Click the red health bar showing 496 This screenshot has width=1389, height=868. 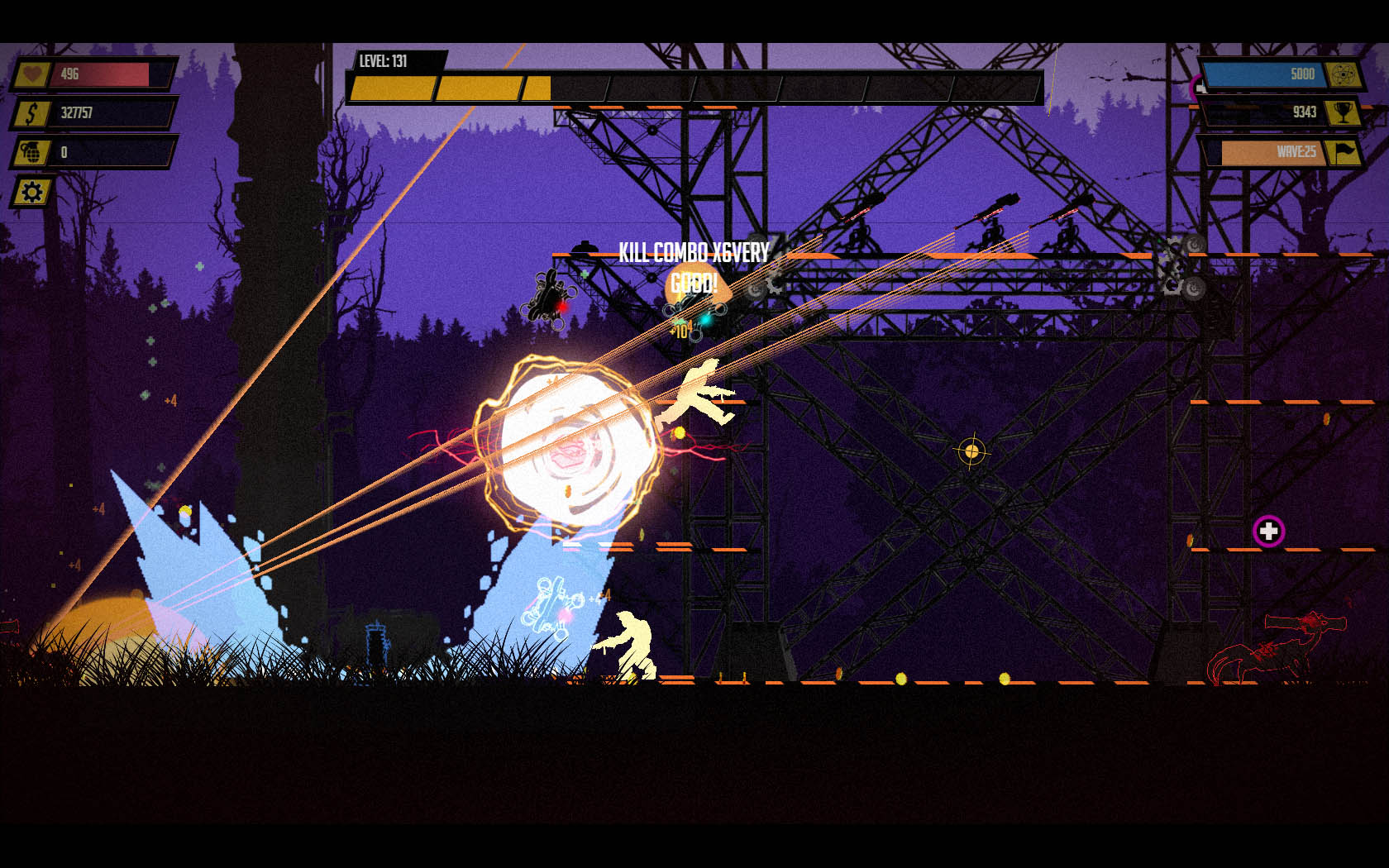(x=99, y=75)
